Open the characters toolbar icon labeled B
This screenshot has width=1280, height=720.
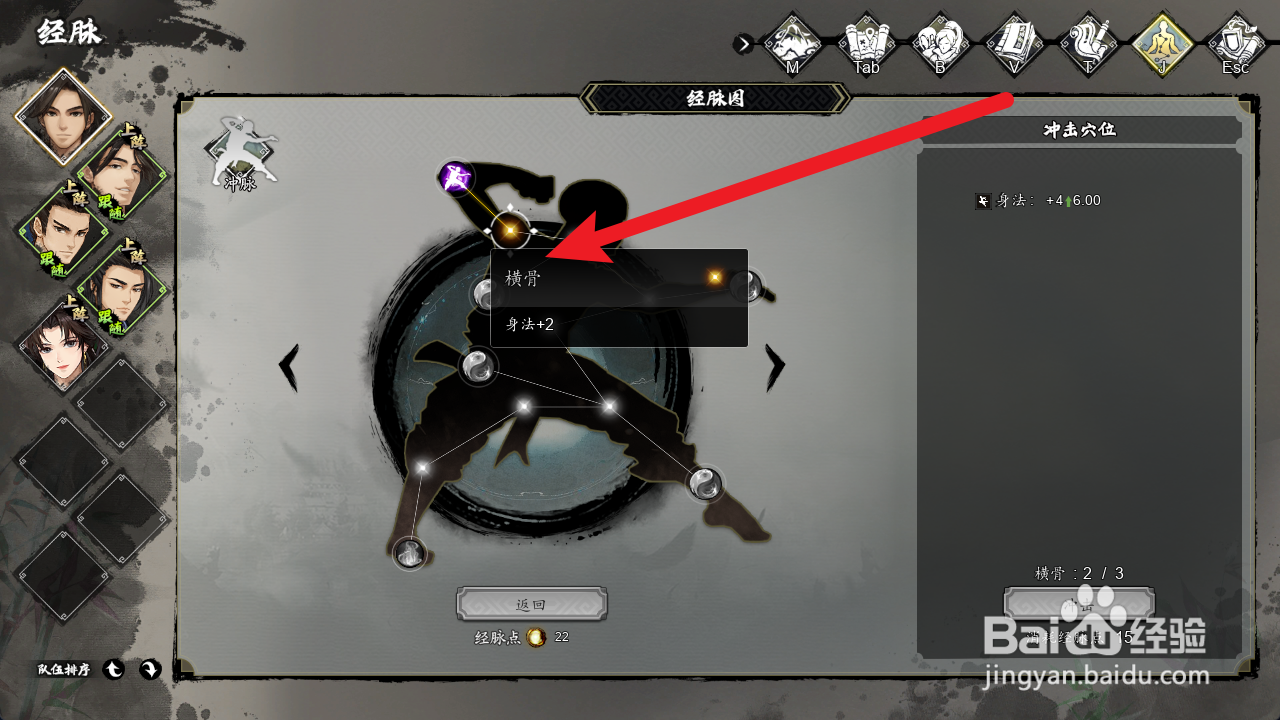click(941, 43)
